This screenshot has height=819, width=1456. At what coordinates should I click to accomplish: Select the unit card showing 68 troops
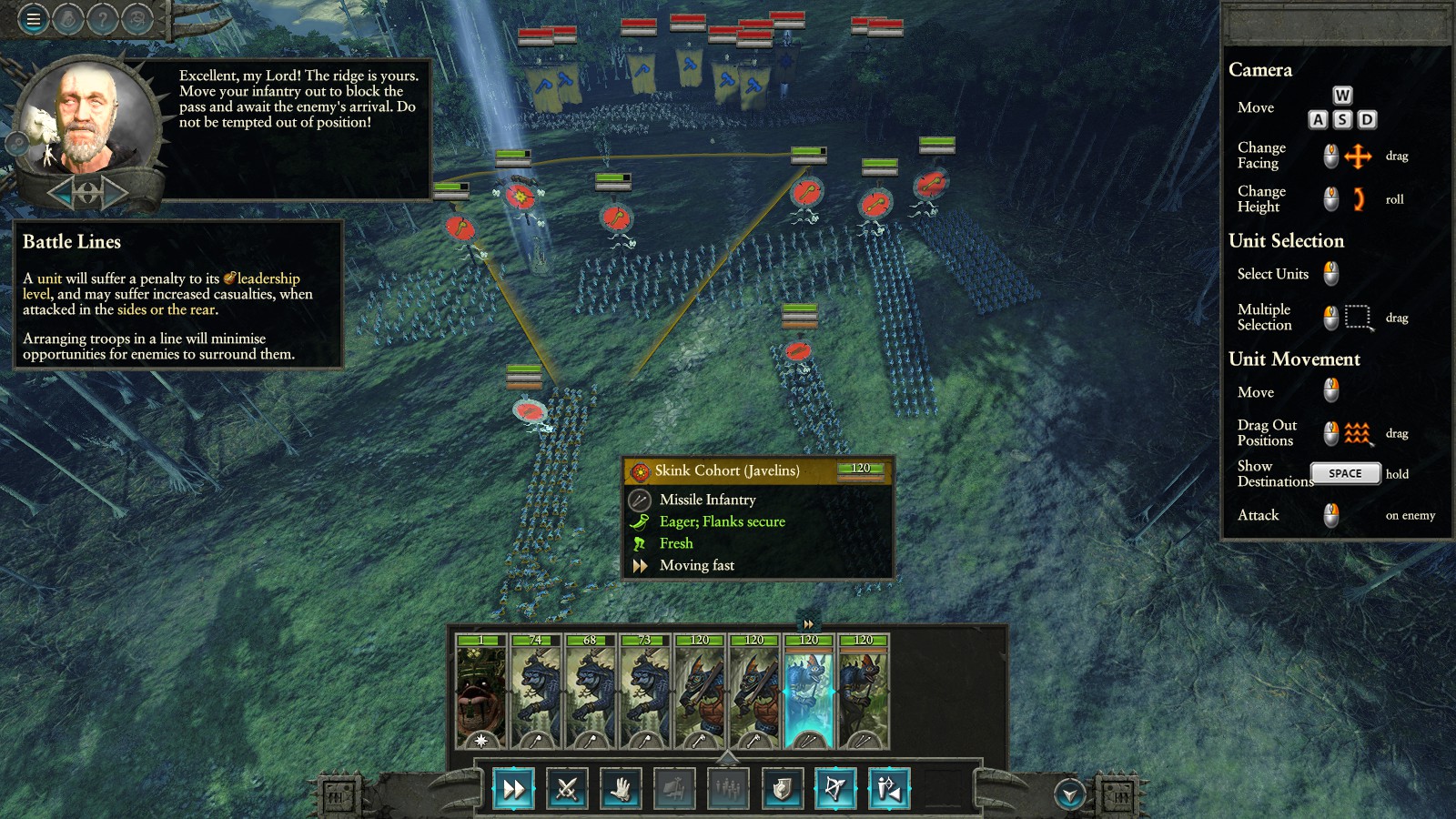tap(590, 692)
